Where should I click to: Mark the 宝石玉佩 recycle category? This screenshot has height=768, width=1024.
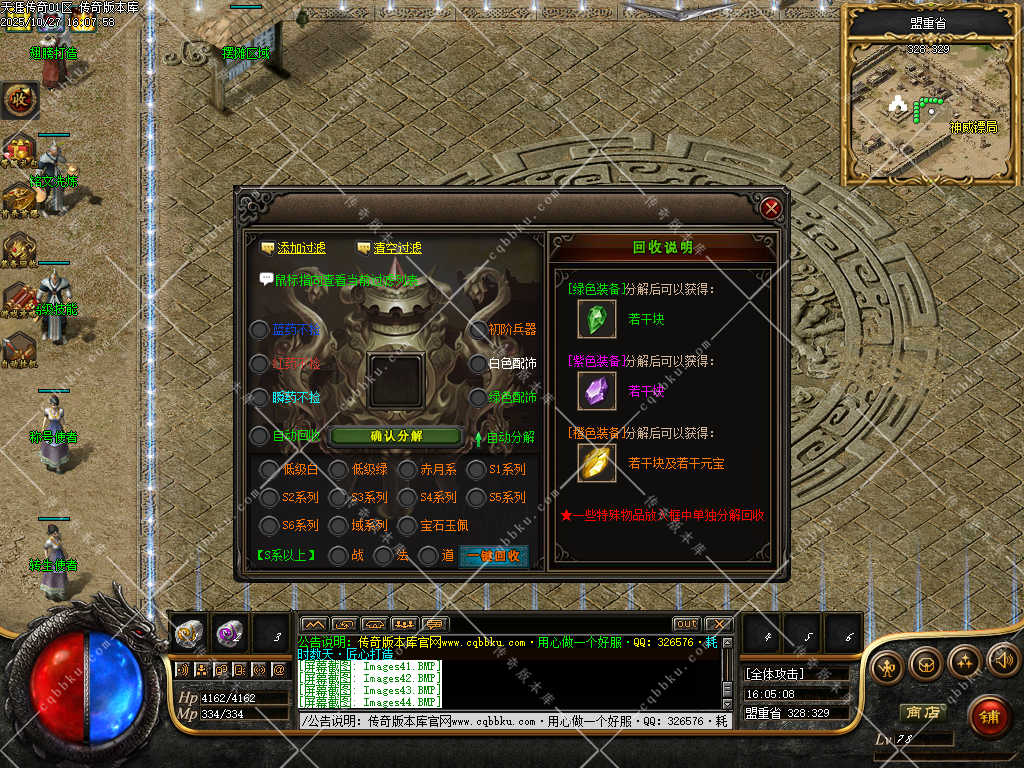(x=407, y=525)
